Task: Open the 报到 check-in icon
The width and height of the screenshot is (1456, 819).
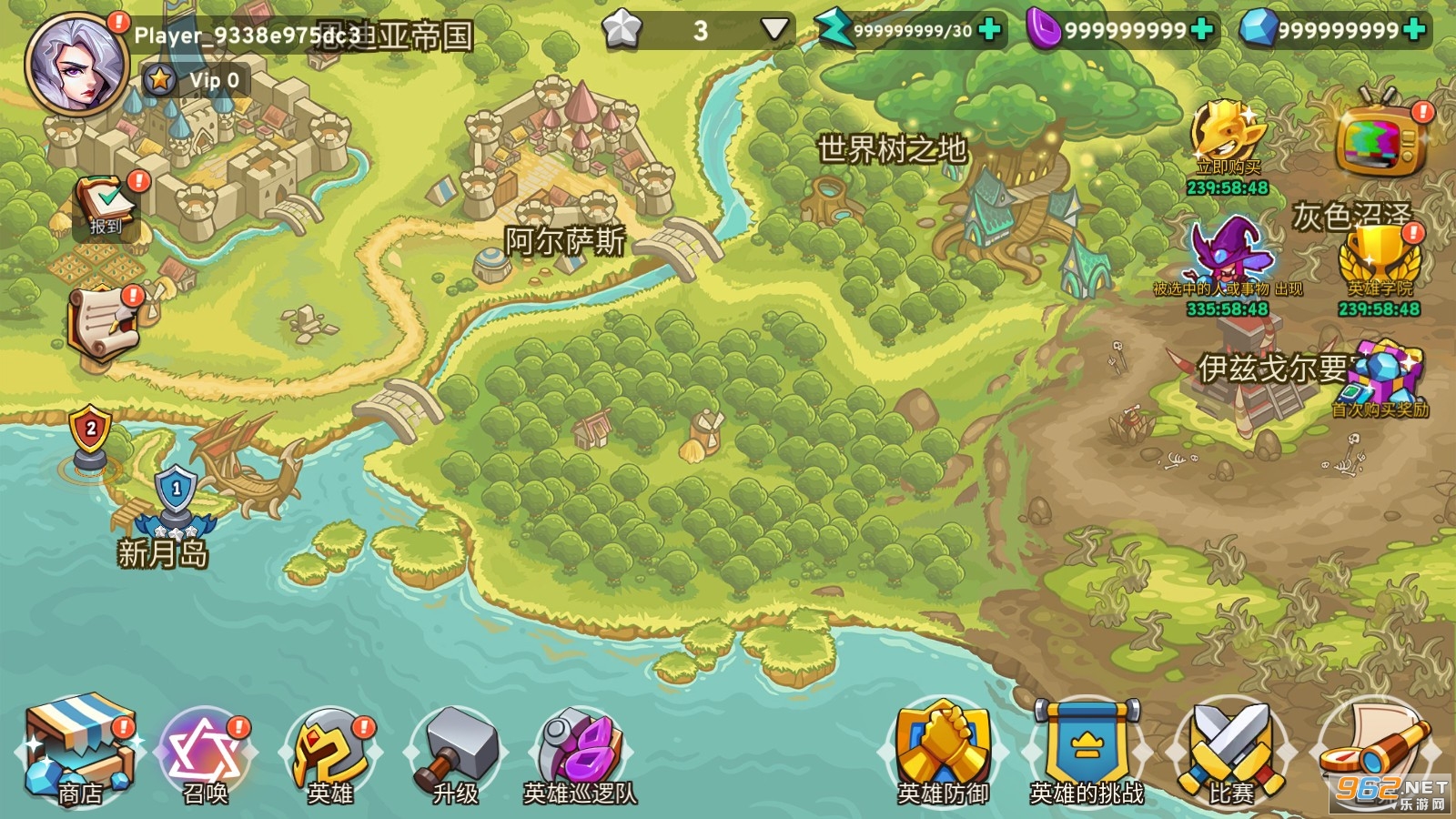Action: point(106,206)
